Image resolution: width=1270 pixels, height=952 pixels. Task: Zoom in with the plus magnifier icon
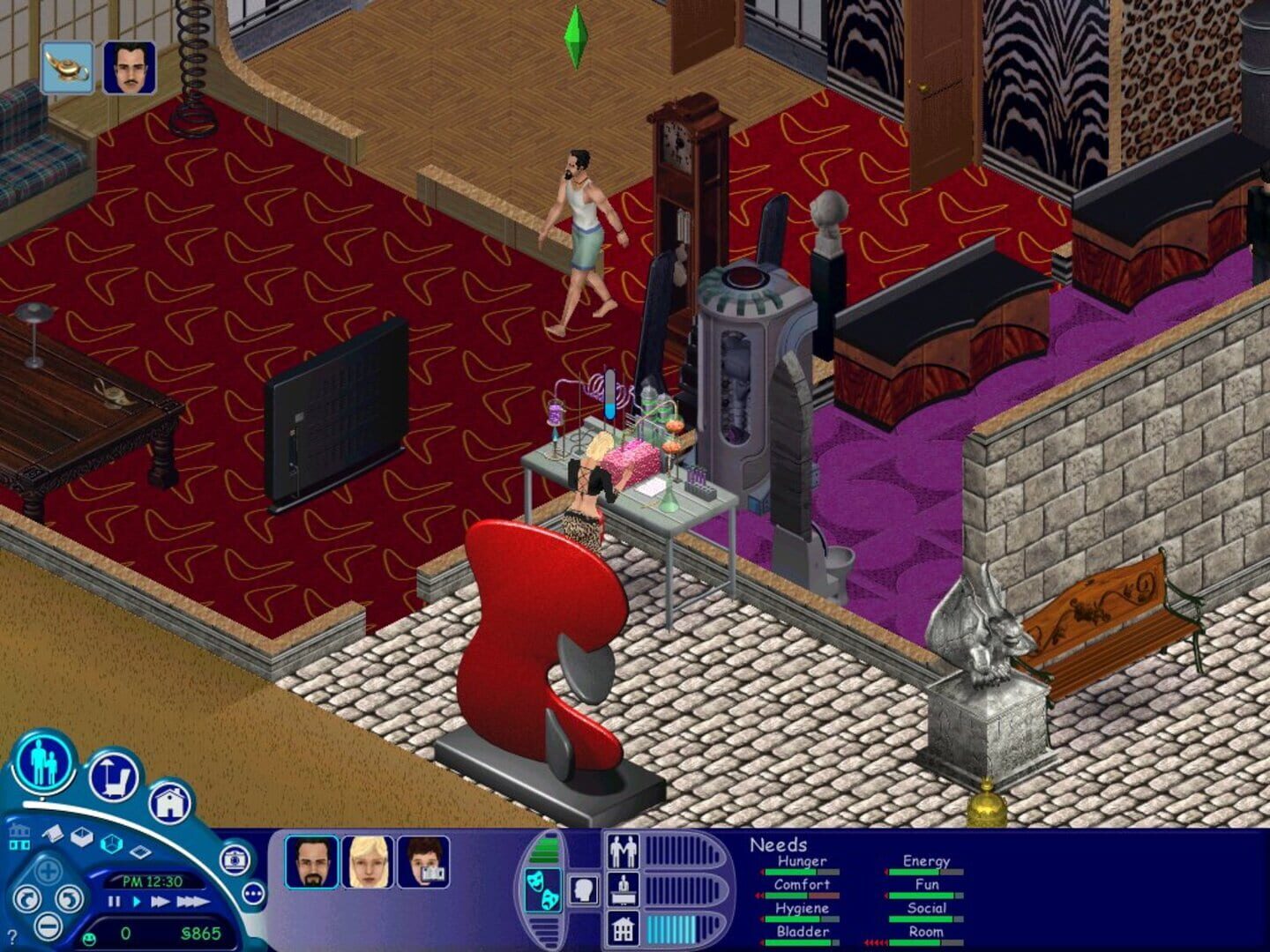(48, 873)
